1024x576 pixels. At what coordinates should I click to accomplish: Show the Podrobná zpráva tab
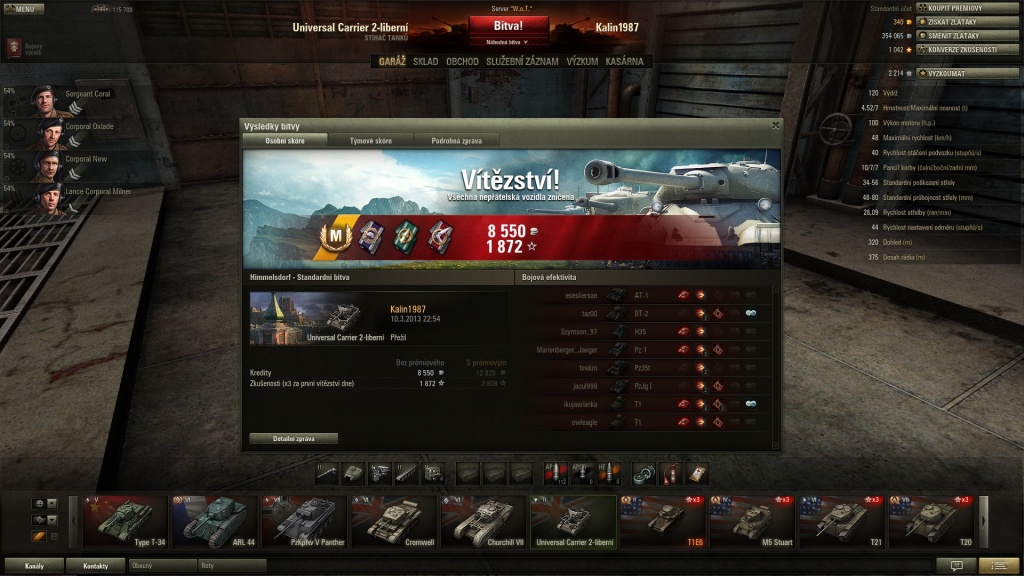[456, 141]
